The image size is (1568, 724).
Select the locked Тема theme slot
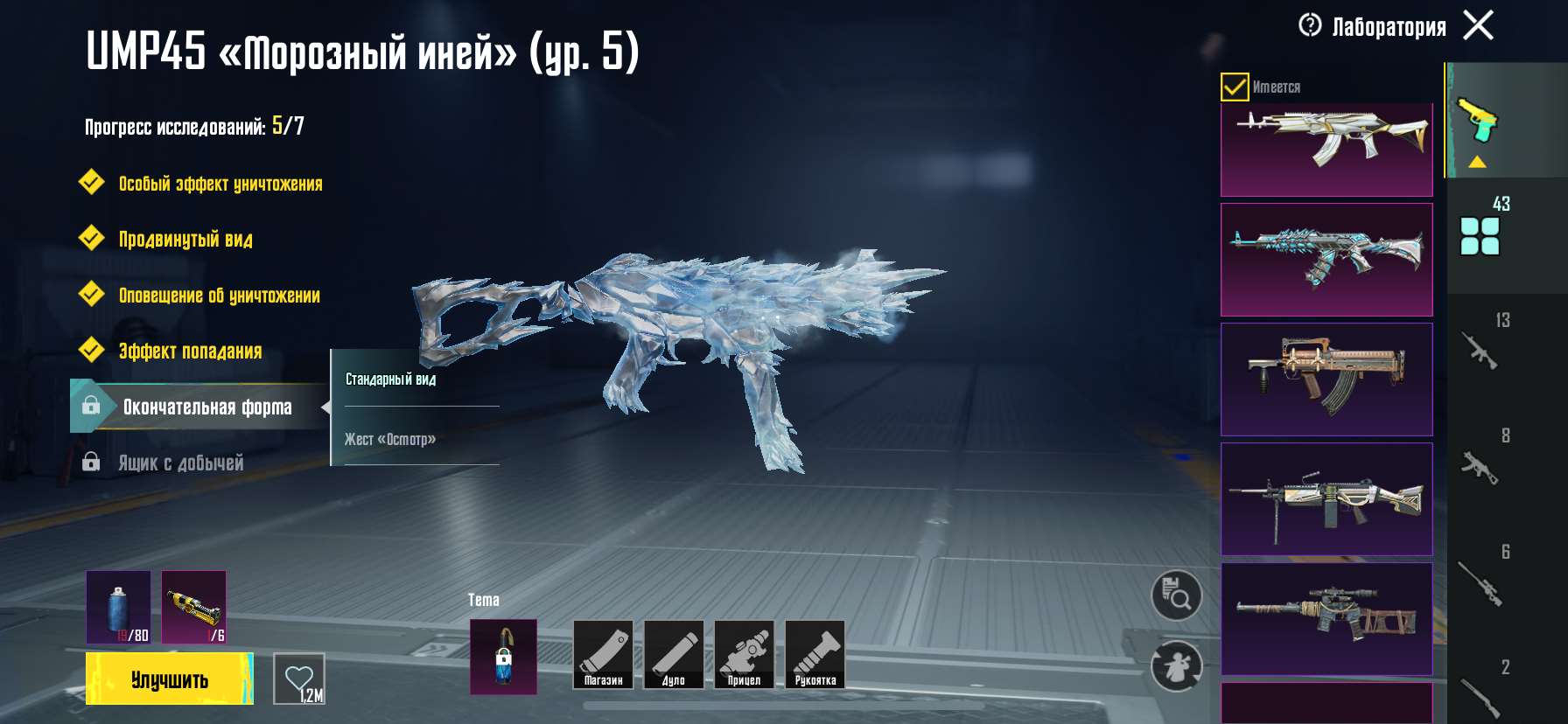click(503, 657)
